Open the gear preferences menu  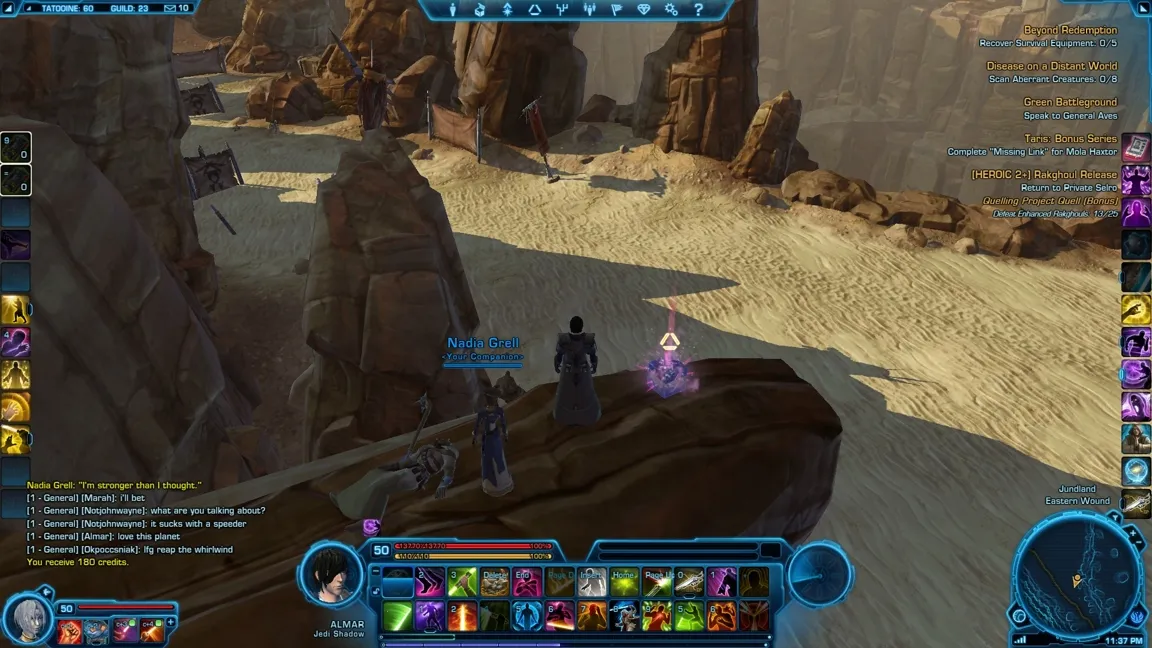point(671,10)
